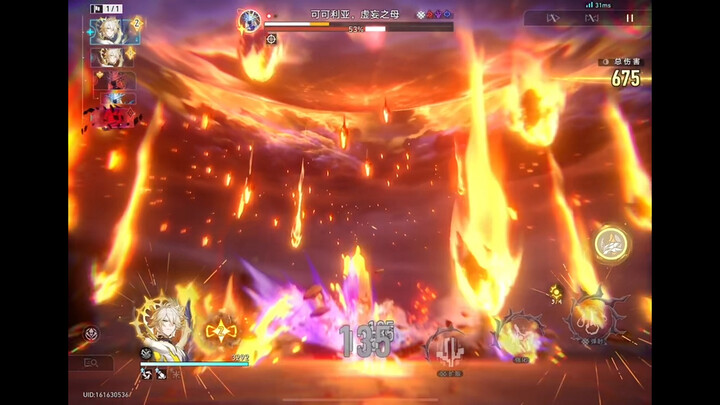
Task: Open the target lock crosshair icon
Action: coord(271,39)
